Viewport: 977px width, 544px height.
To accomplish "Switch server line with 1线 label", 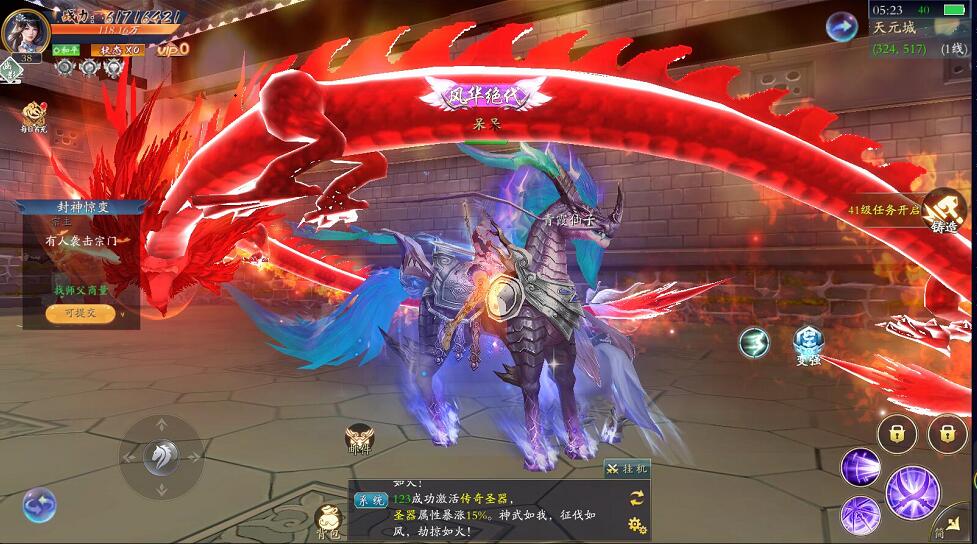I will 953,48.
